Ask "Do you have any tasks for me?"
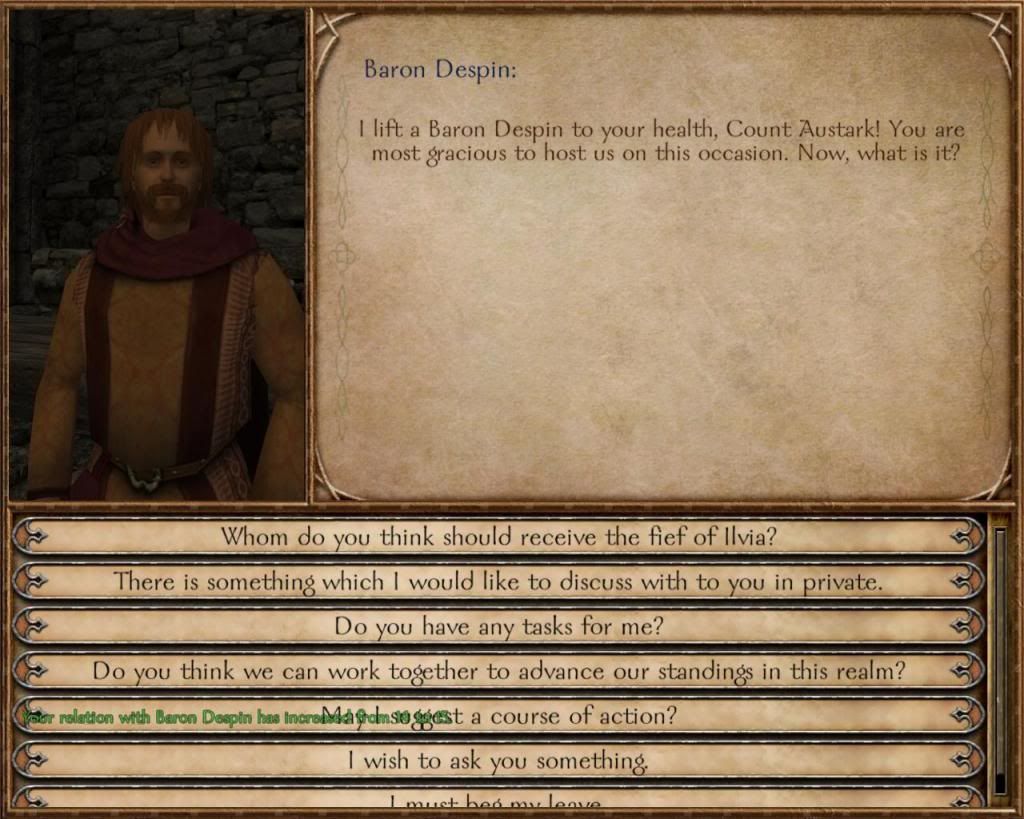The width and height of the screenshot is (1024, 819). coord(498,626)
